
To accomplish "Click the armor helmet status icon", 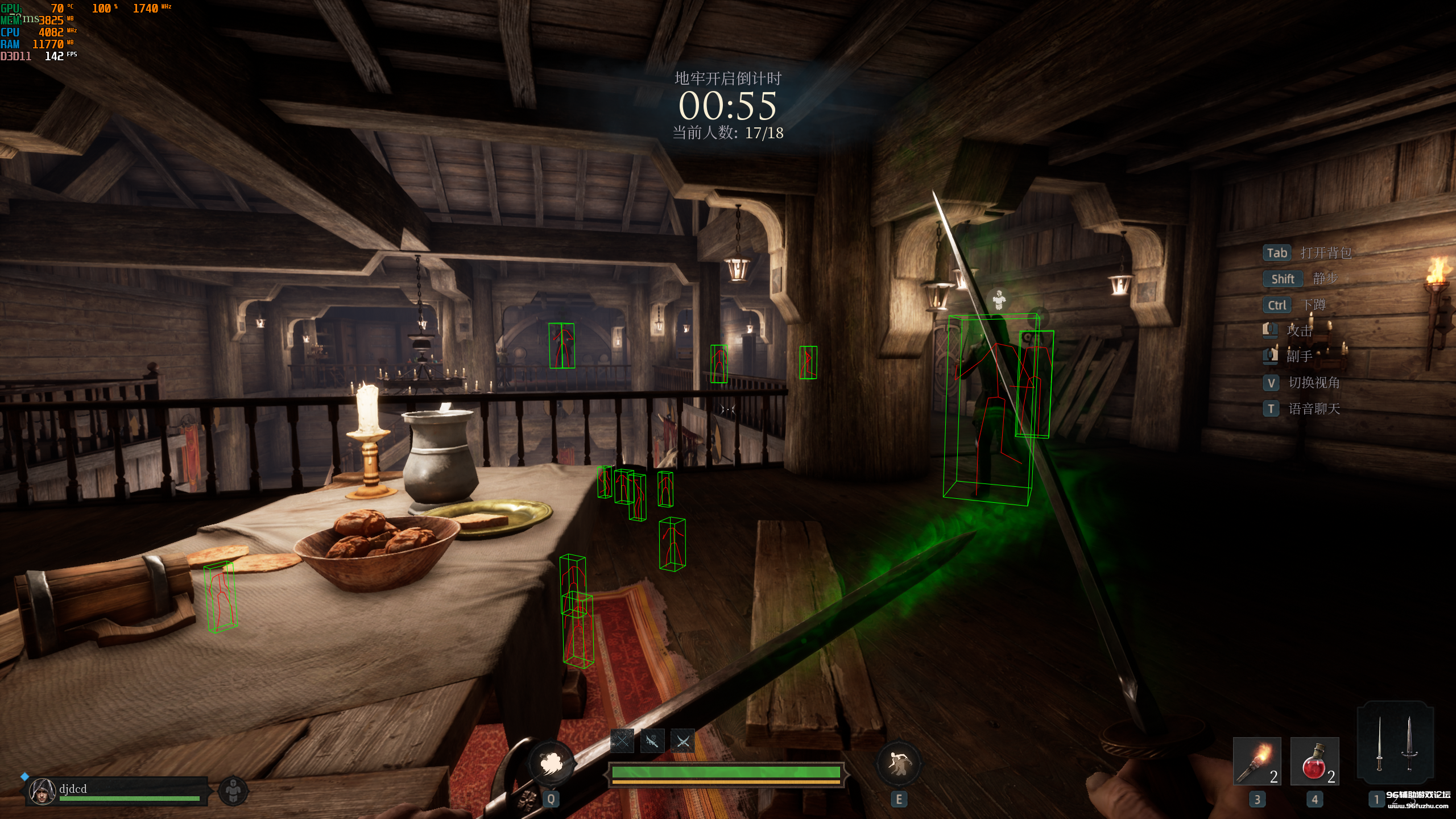I will click(233, 791).
